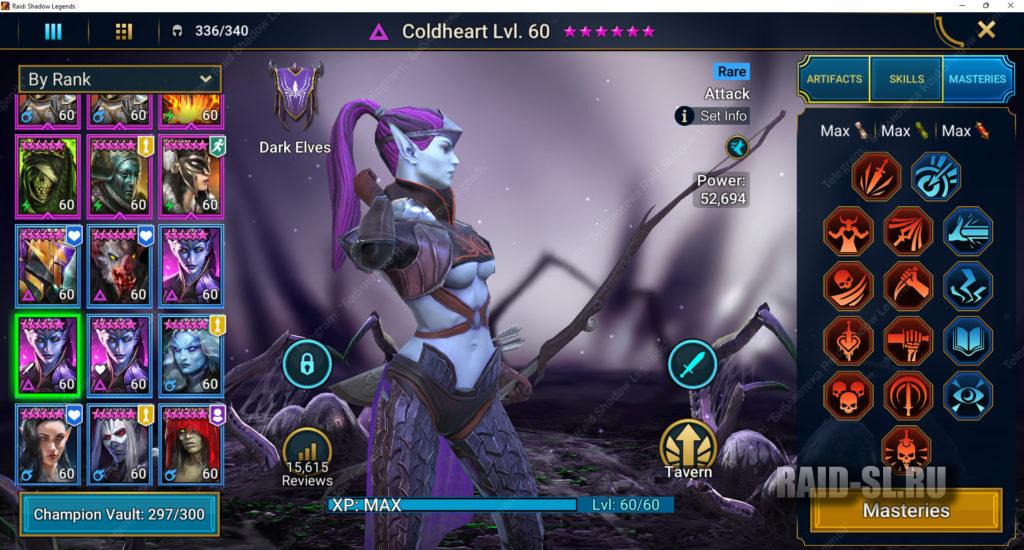Click the blue sword icon button
This screenshot has width=1024, height=550.
692,364
